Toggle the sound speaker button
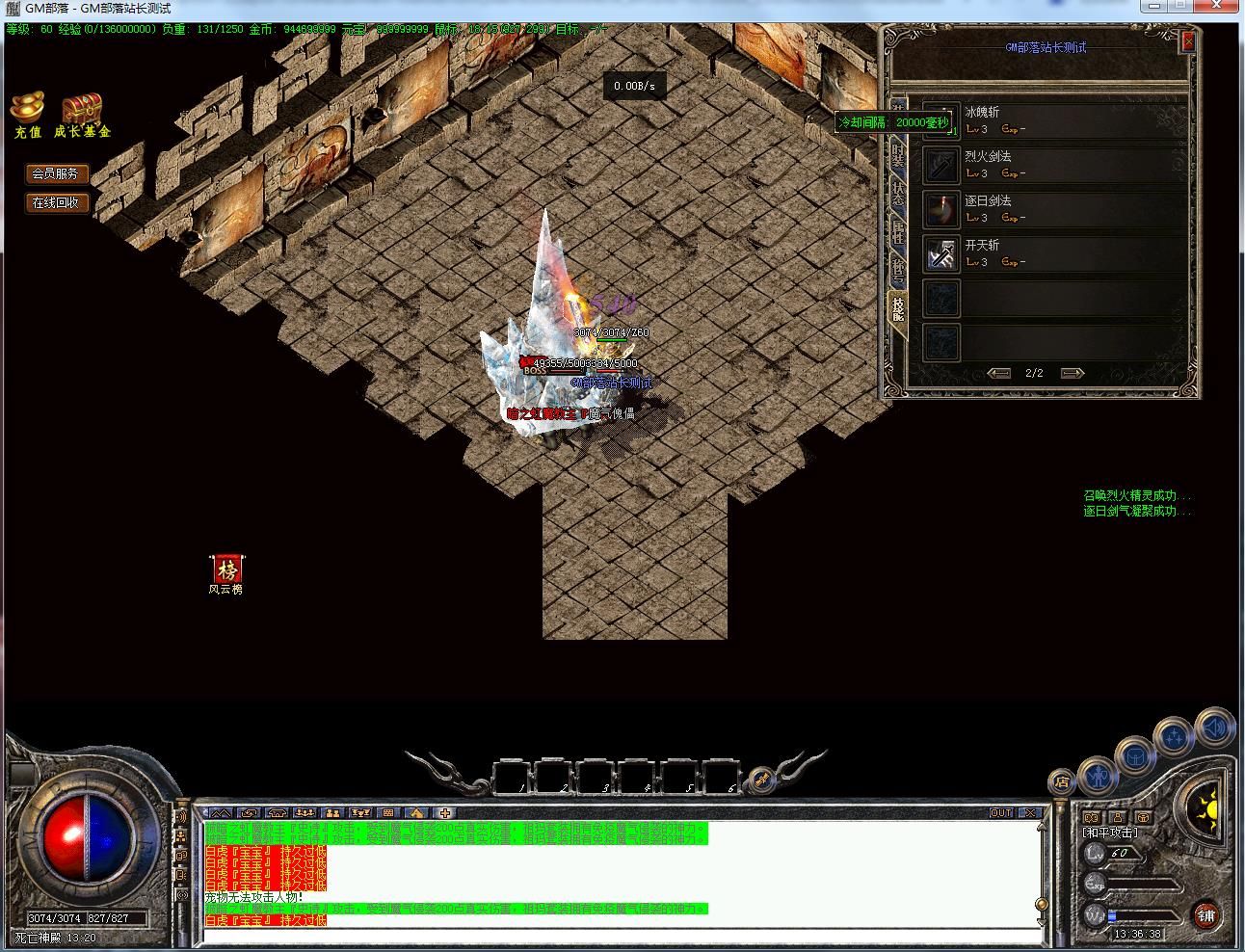 1215,727
